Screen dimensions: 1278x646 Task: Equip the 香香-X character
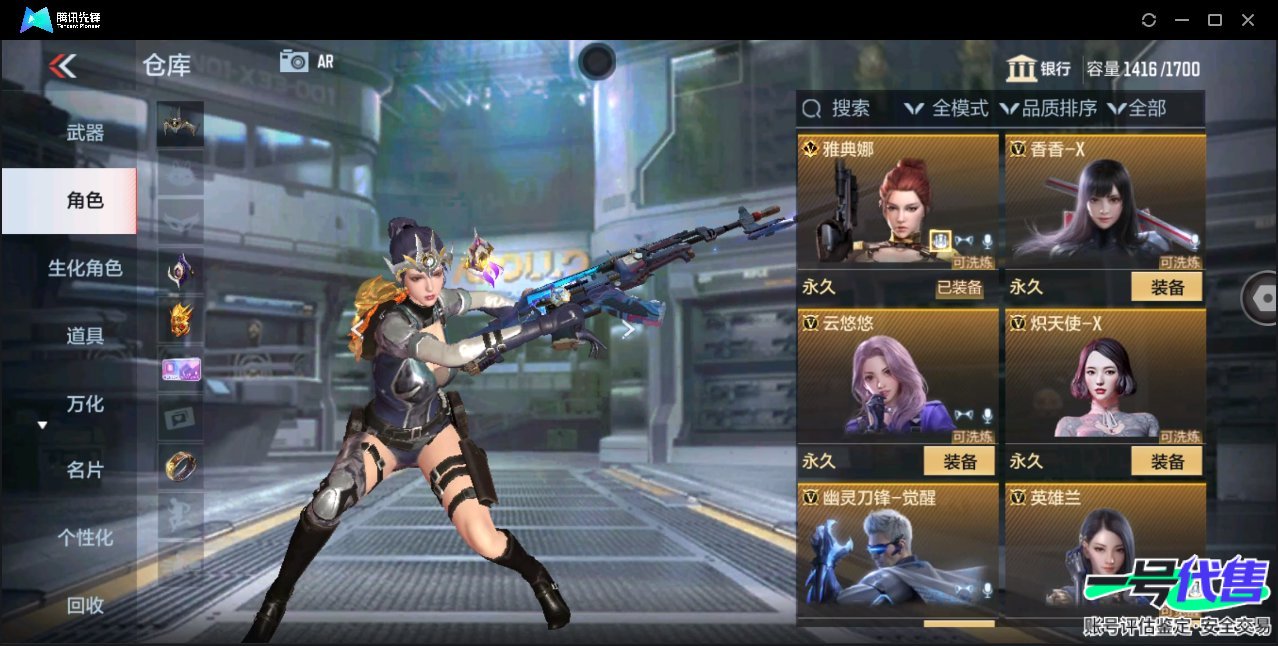tap(1166, 287)
